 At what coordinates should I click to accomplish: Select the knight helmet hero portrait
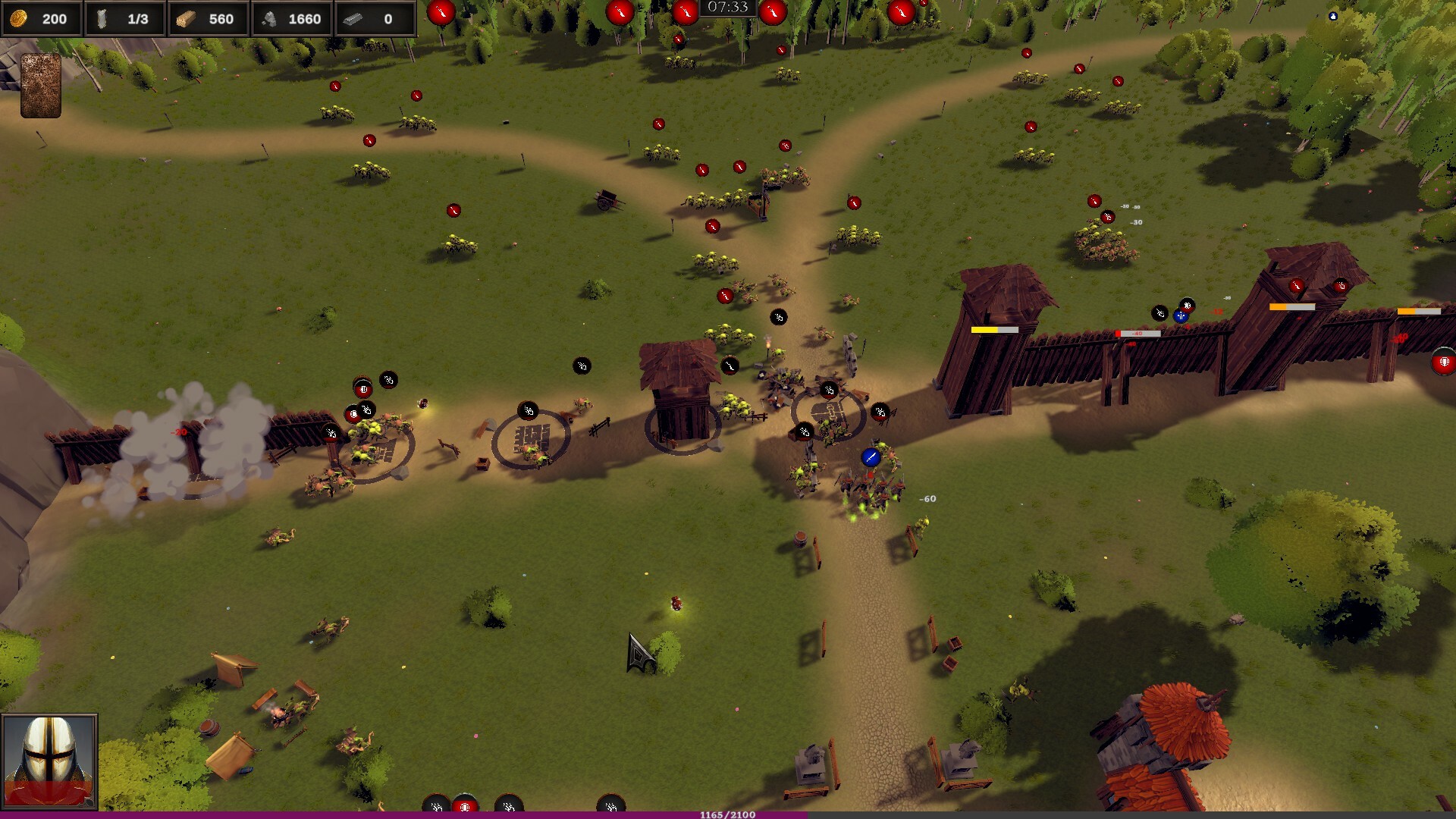[49, 761]
